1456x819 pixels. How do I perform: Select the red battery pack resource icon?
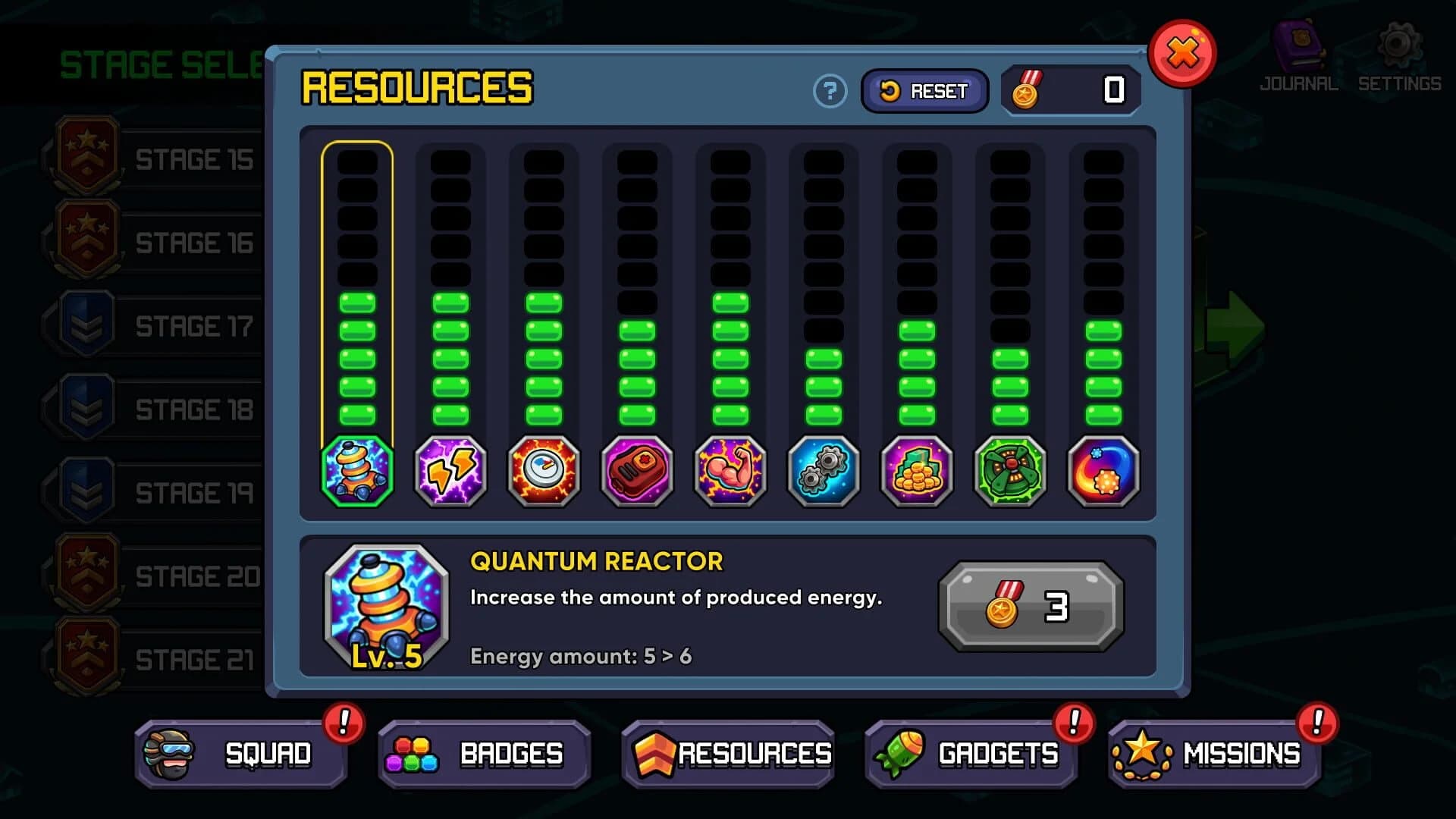[x=636, y=472]
